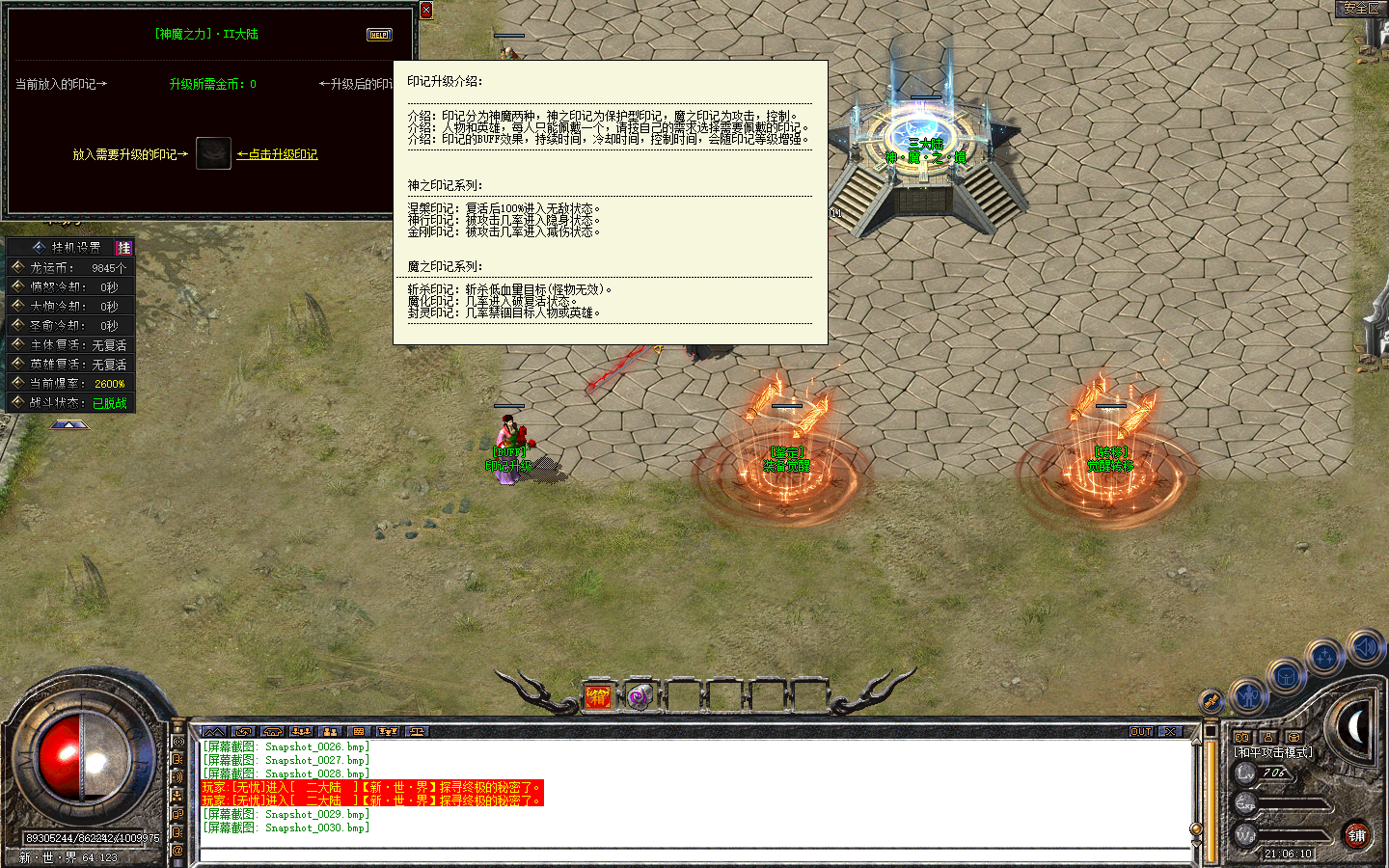Click the chat text input field
1389x868 pixels.
[x=694, y=854]
